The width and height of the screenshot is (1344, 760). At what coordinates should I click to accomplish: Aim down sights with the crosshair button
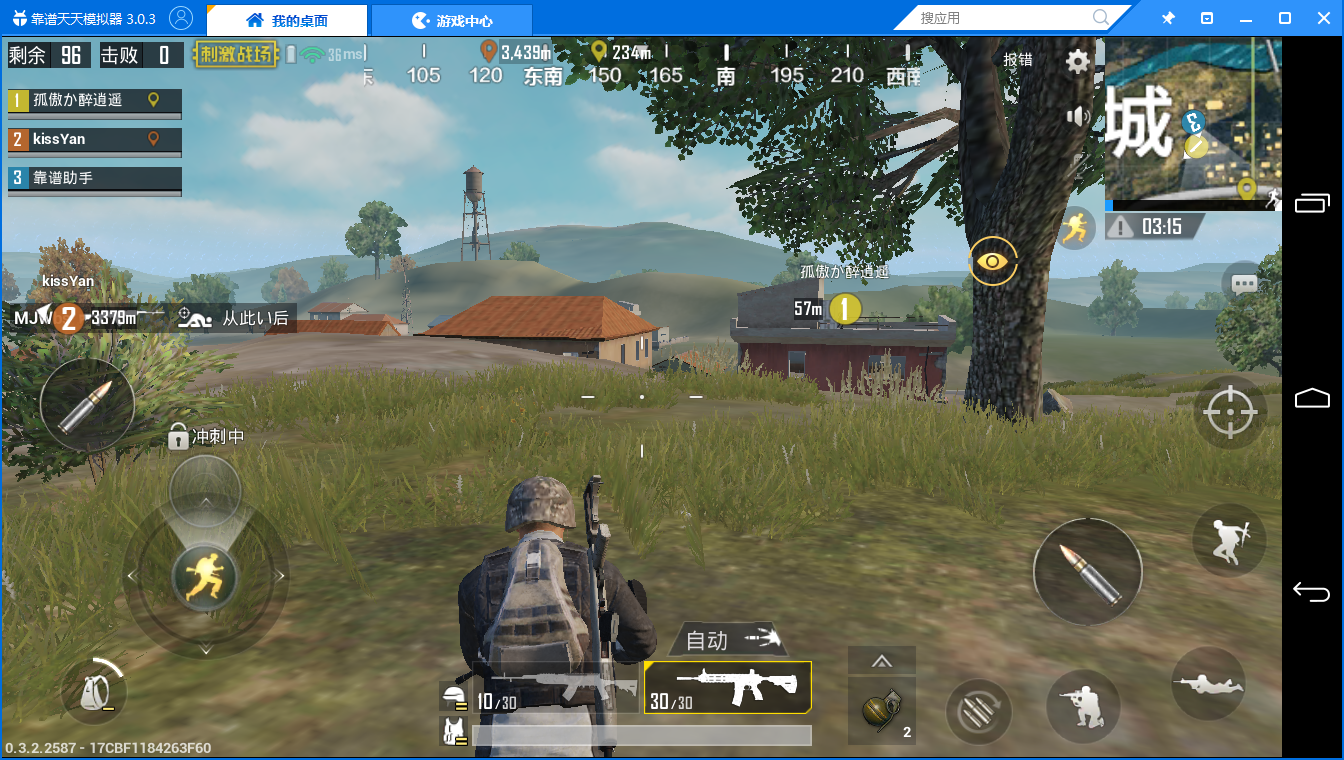click(x=1230, y=412)
